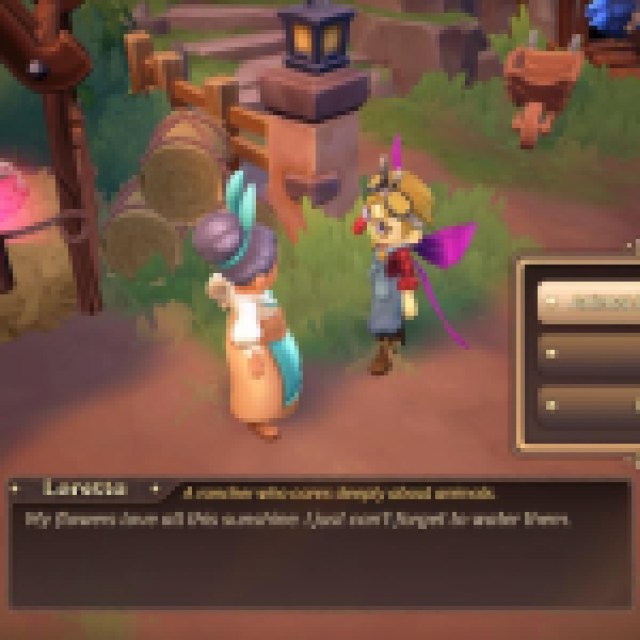Pick the last dialogue choice in the list

pyautogui.click(x=590, y=403)
